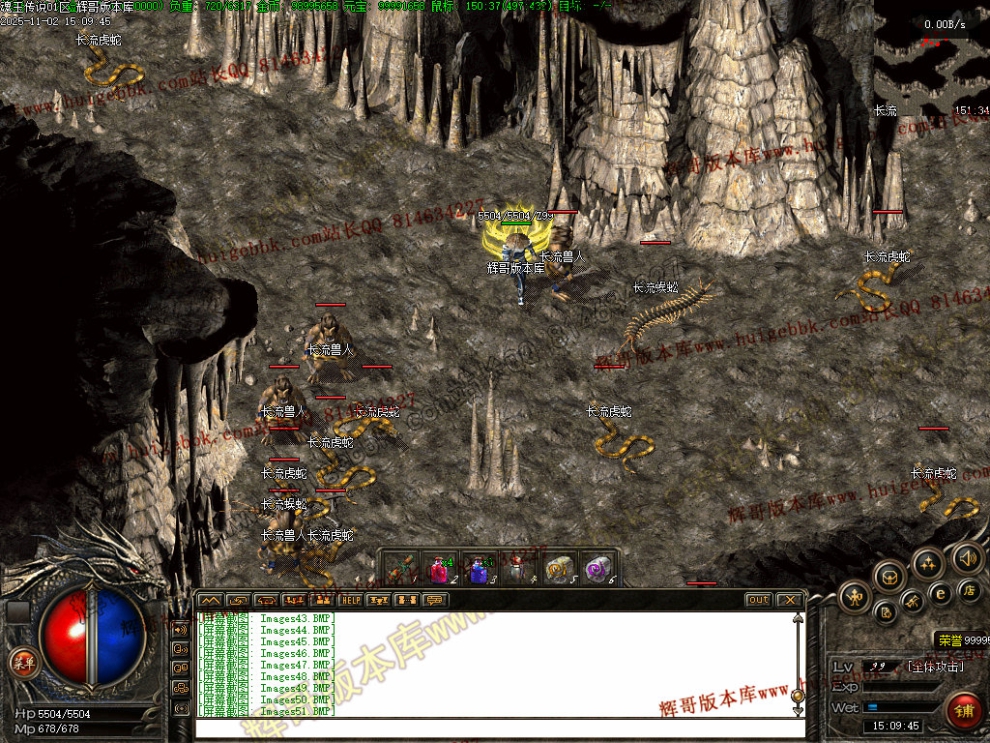Screen dimensions: 990x743
Task: Open the 菜单 round menu button
Action: click(x=21, y=662)
